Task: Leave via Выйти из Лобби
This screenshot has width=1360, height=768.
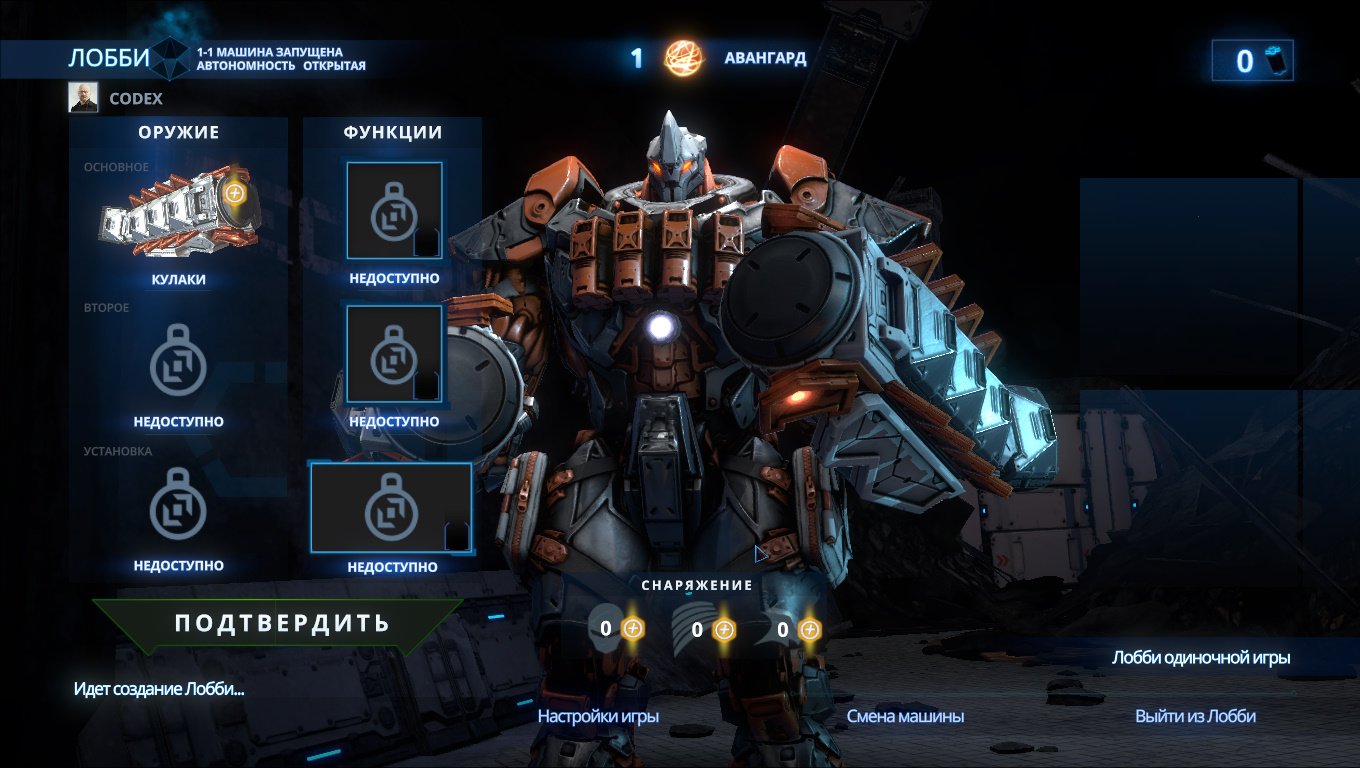Action: click(1197, 715)
